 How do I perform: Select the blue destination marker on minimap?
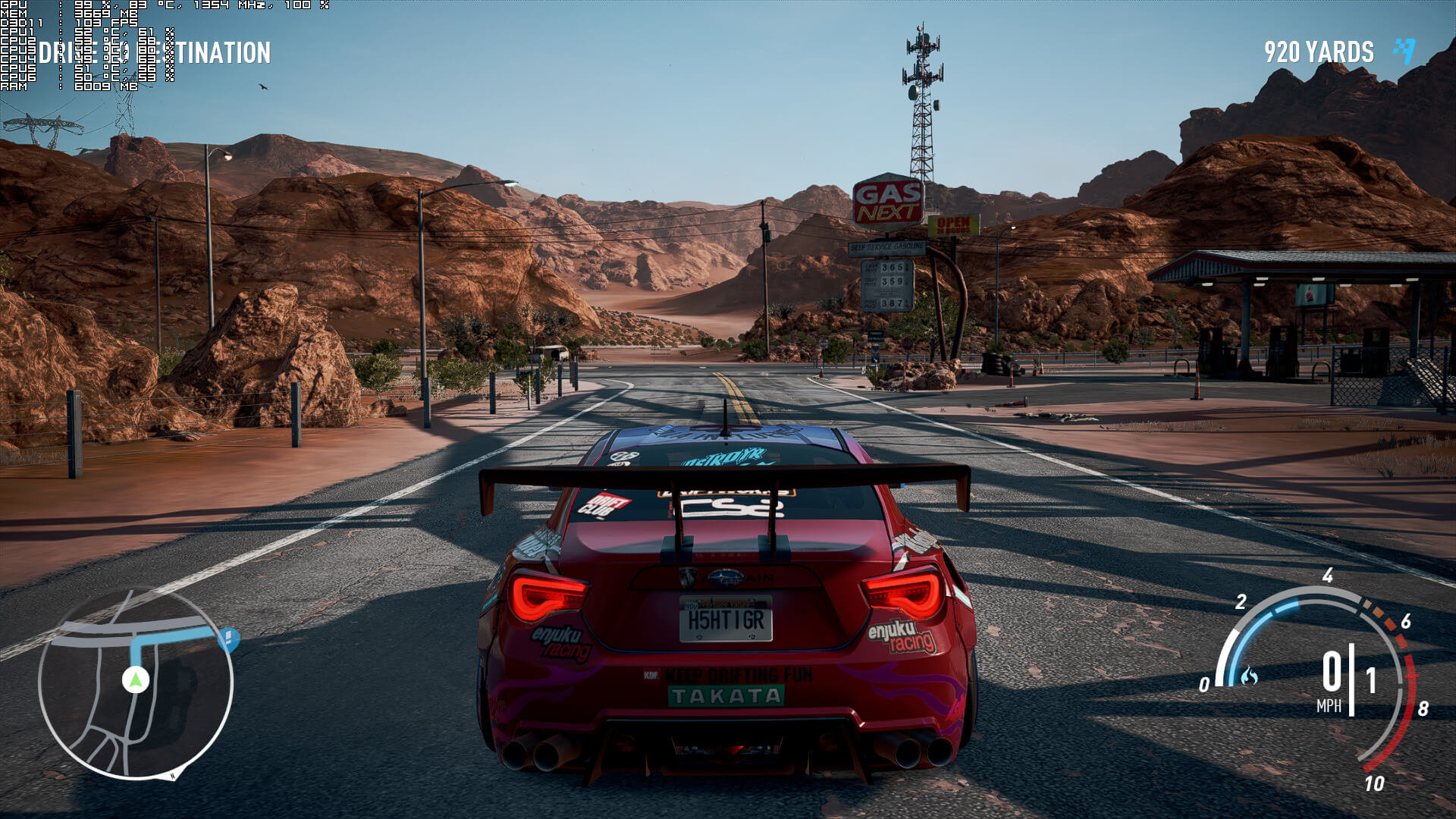click(229, 639)
